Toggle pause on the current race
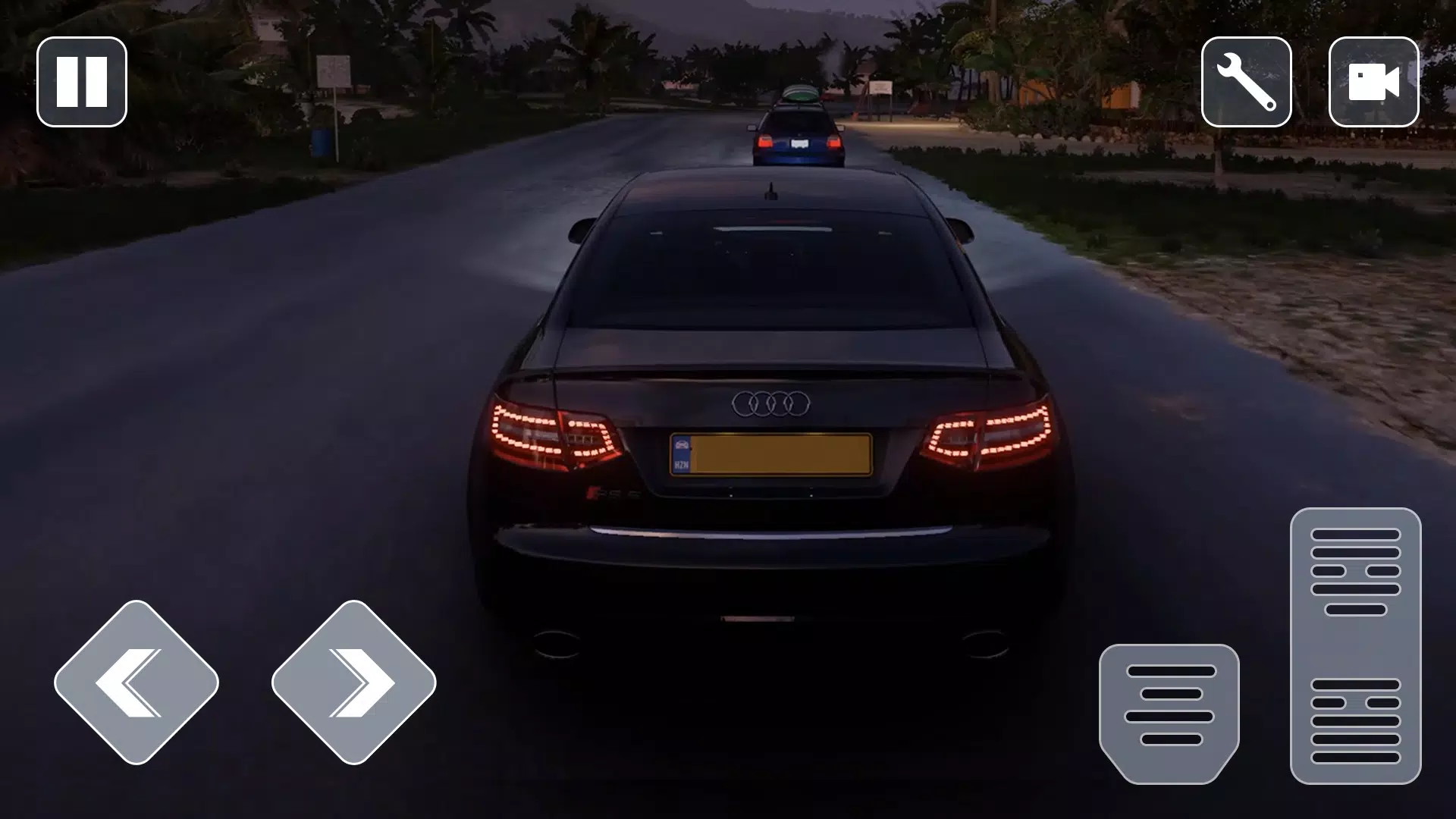This screenshot has height=819, width=1456. [81, 81]
